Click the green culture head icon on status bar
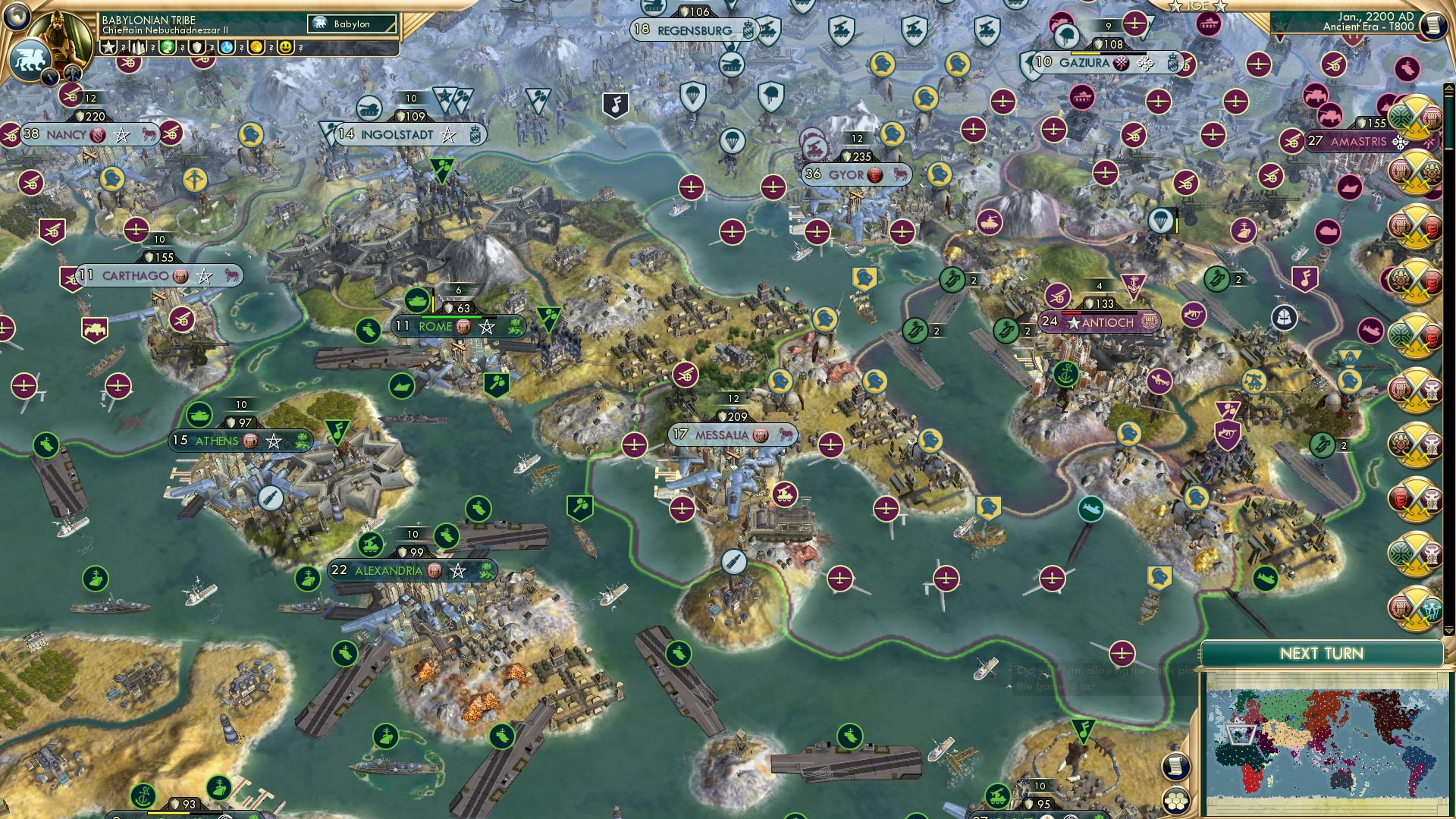The height and width of the screenshot is (819, 1456). 168,47
